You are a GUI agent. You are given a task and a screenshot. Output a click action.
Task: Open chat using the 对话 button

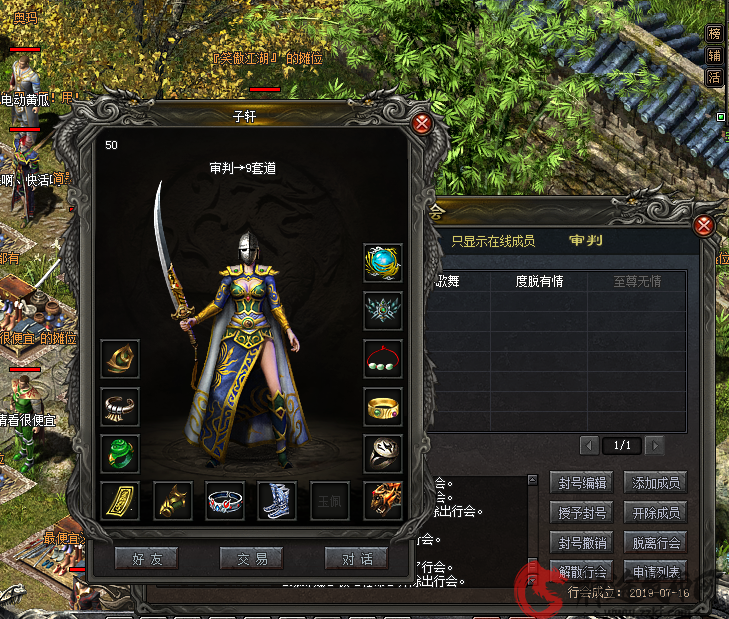(x=356, y=559)
